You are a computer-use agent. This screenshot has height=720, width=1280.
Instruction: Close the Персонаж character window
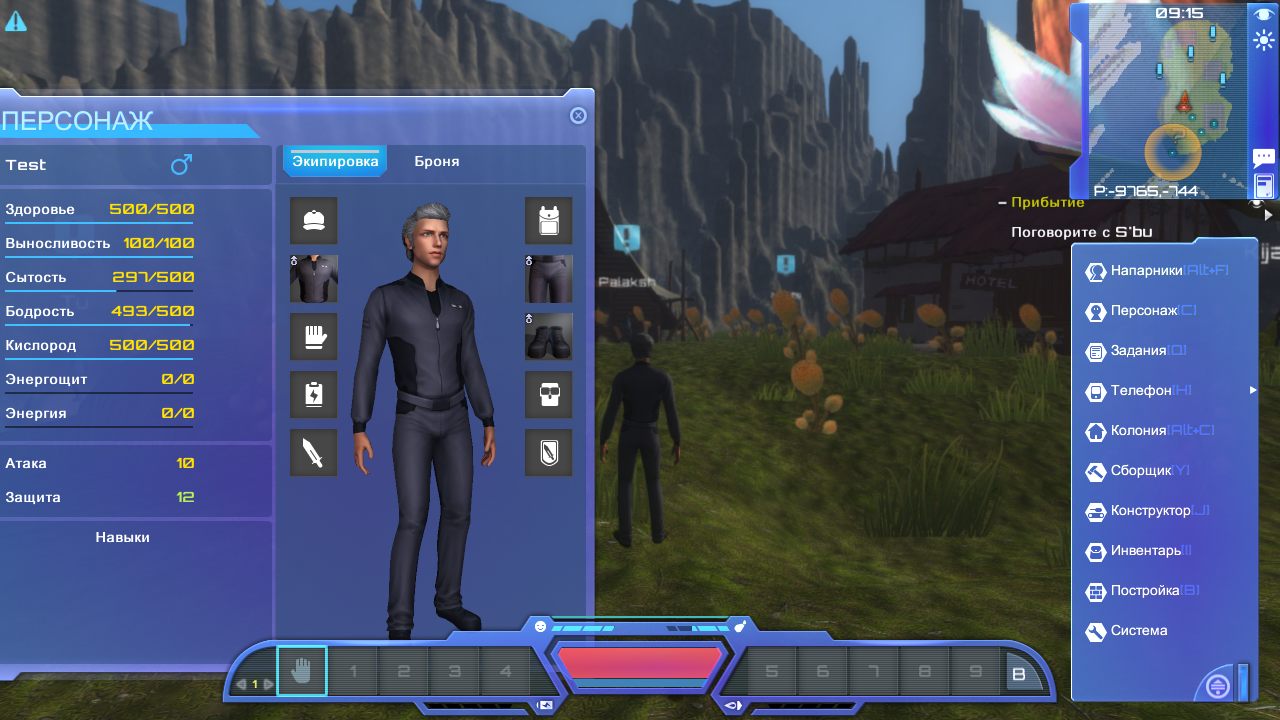578,116
